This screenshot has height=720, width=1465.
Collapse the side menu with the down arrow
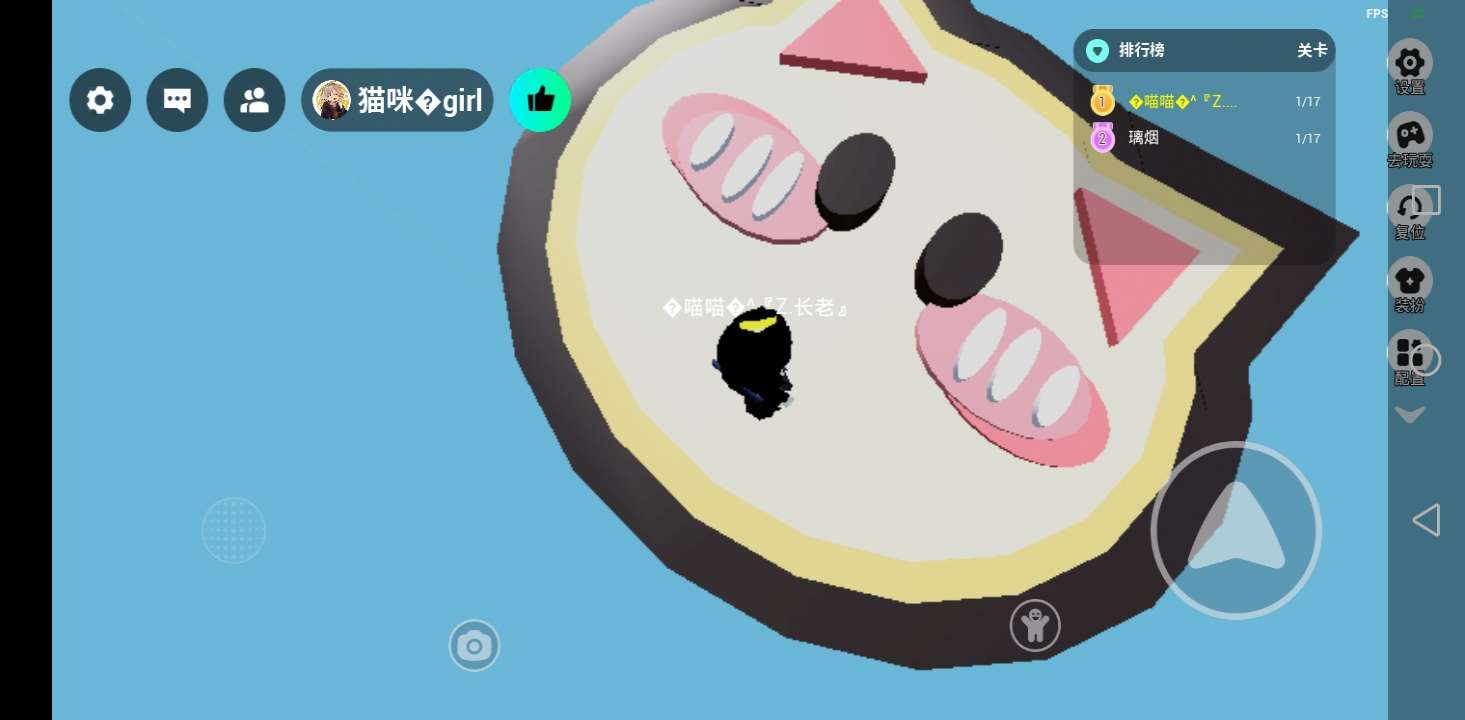tap(1410, 414)
